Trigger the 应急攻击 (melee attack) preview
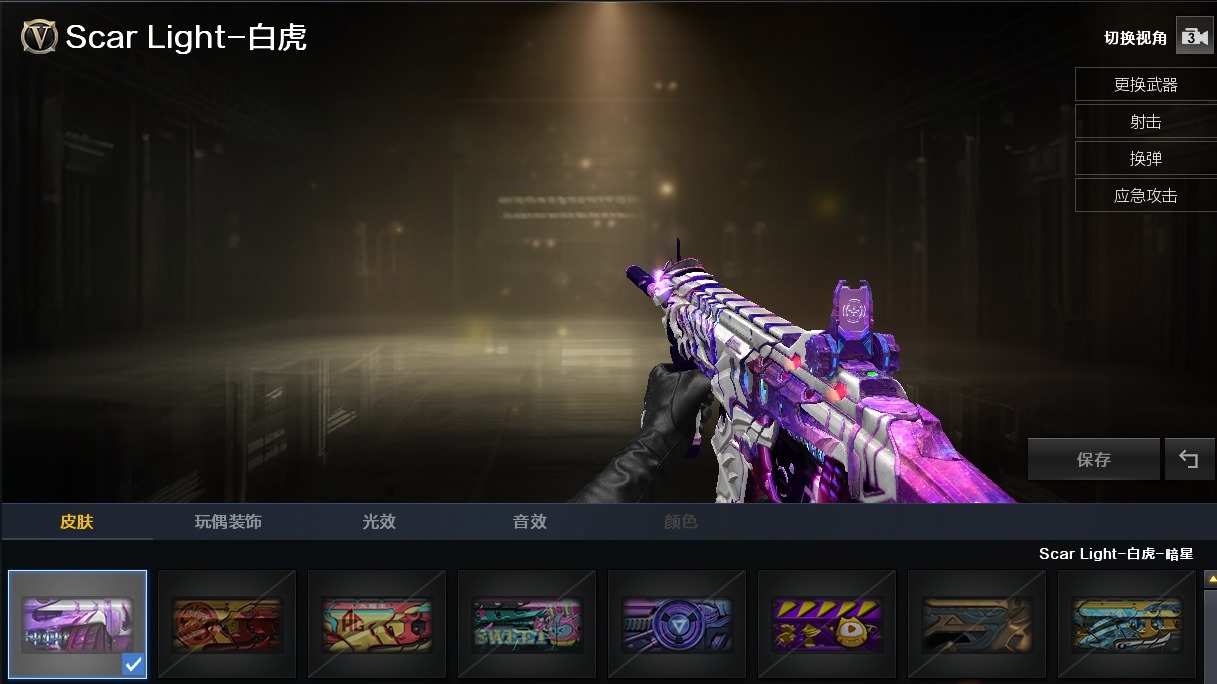 (x=1145, y=196)
